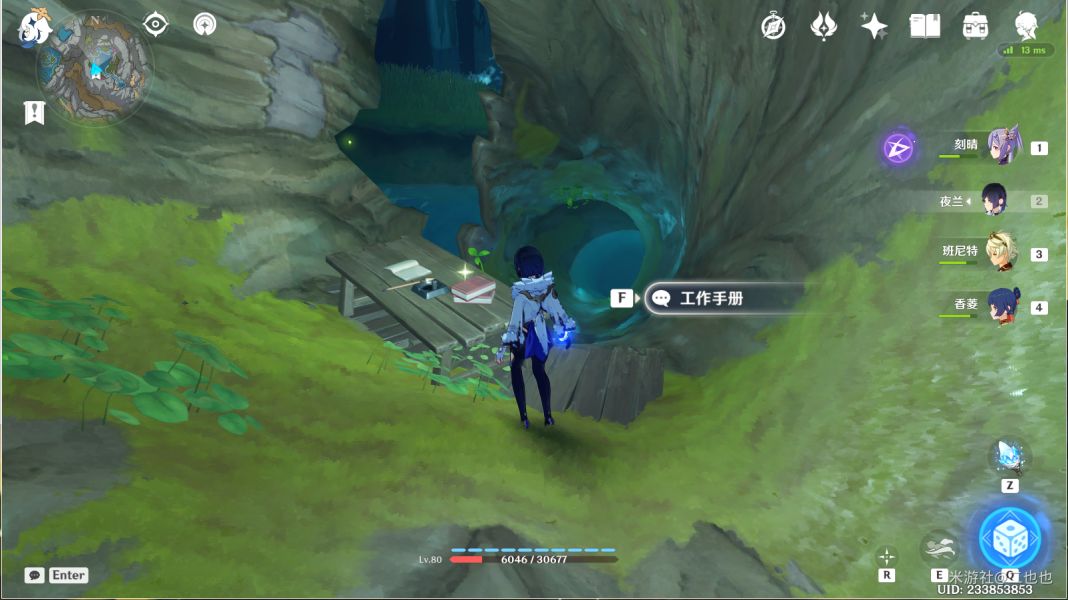Activate the dice elemental burst
Image resolution: width=1068 pixels, height=600 pixels.
[1009, 538]
